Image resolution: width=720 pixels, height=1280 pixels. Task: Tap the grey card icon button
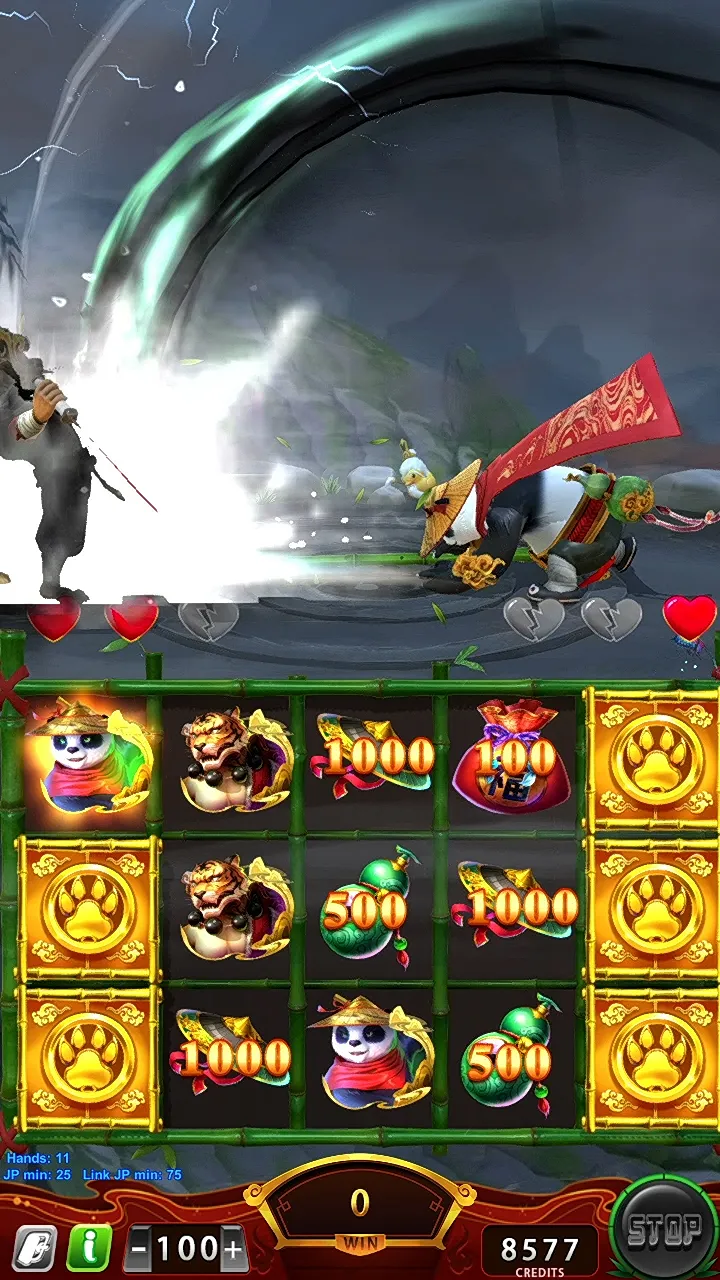tap(34, 1248)
